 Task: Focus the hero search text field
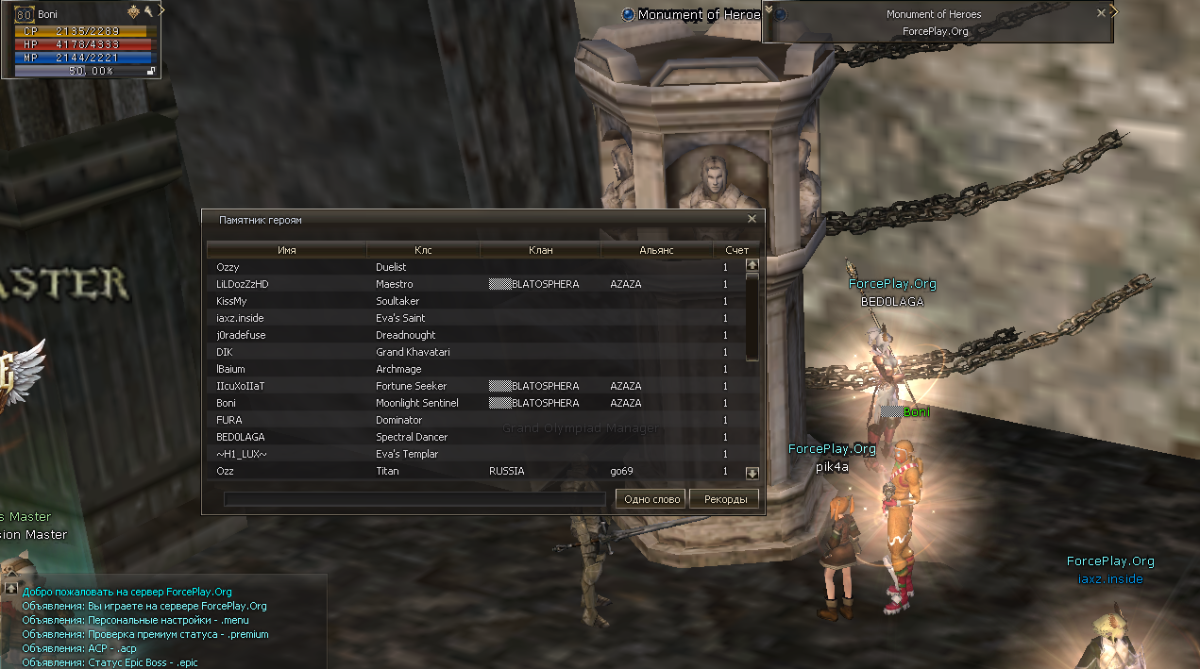(x=414, y=499)
